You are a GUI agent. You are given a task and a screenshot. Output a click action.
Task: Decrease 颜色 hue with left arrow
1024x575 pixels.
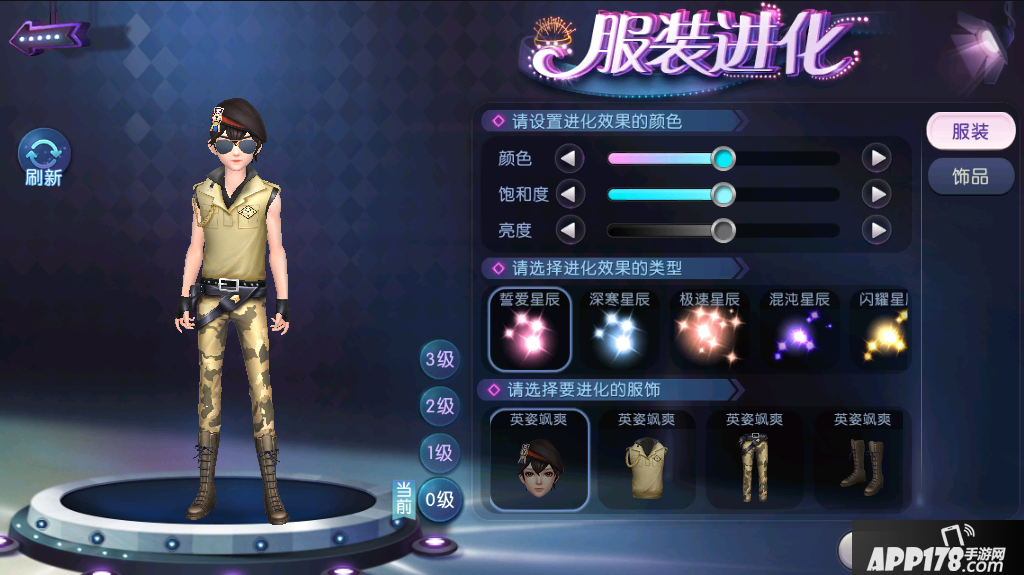[x=569, y=158]
